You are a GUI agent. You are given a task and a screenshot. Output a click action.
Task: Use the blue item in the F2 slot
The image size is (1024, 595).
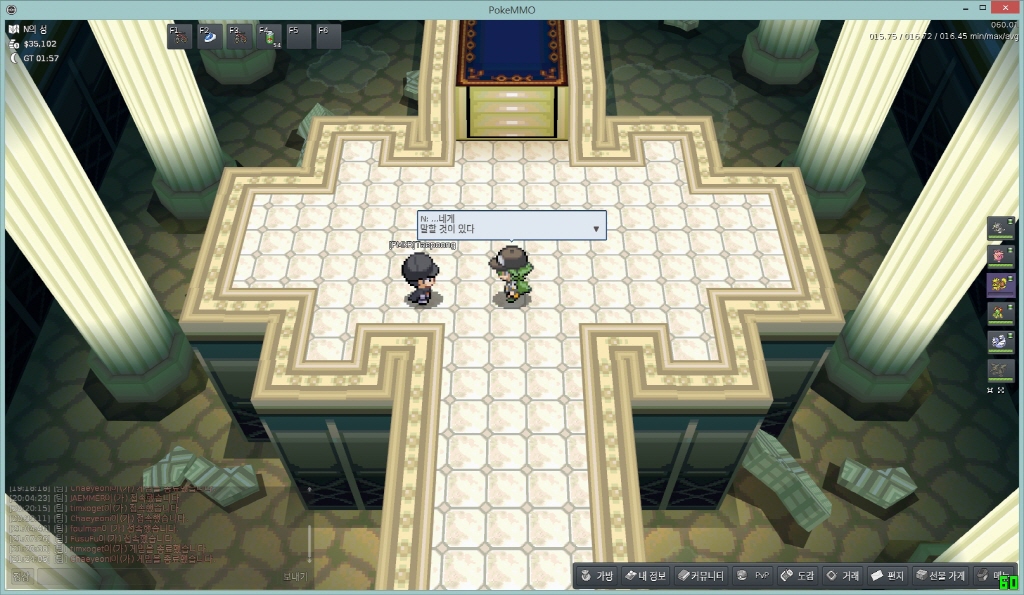[211, 37]
